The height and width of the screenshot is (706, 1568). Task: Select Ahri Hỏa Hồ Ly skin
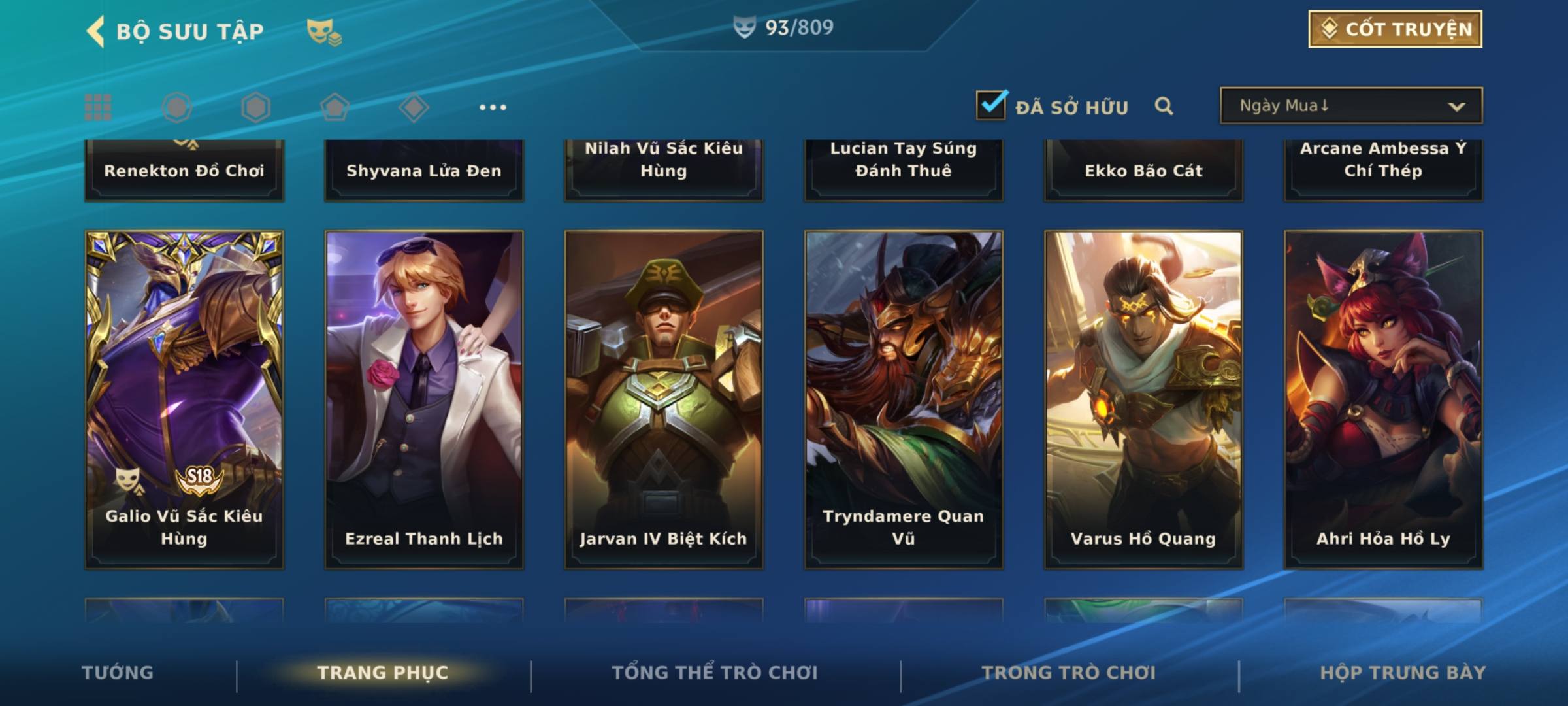[1383, 399]
